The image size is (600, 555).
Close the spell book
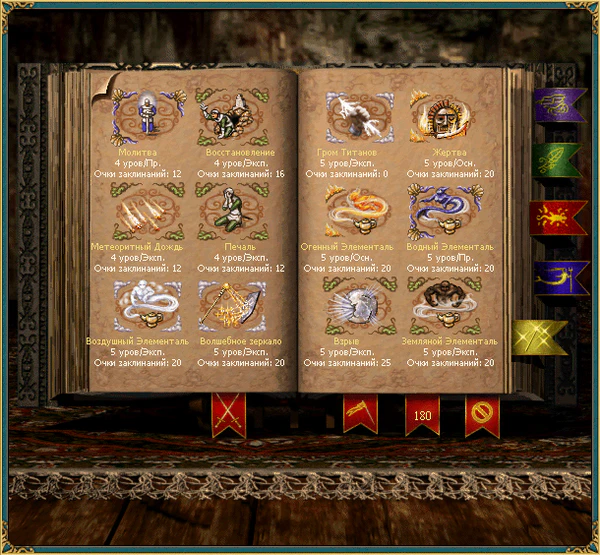482,413
